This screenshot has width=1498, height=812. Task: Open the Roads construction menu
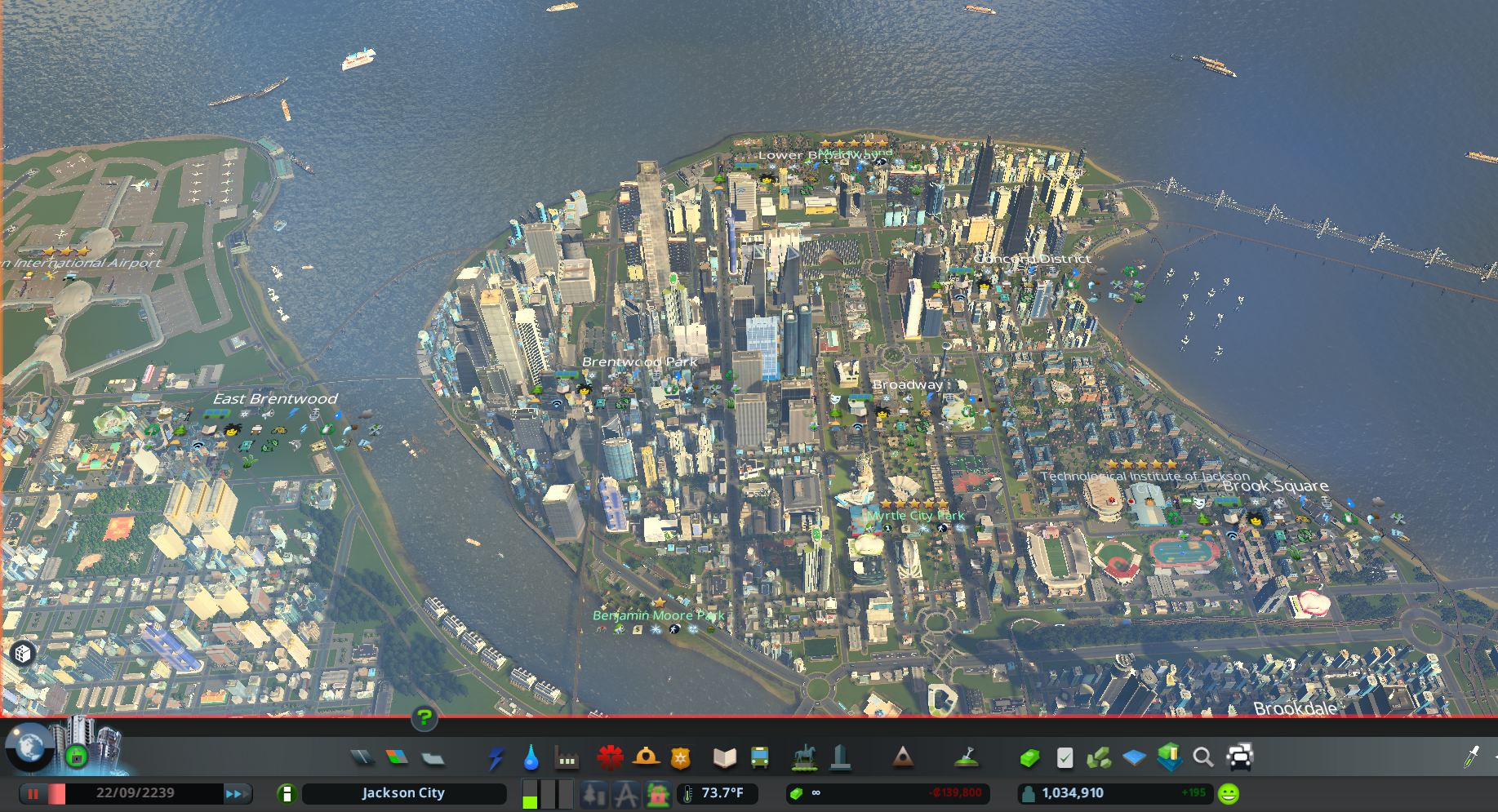pyautogui.click(x=362, y=757)
